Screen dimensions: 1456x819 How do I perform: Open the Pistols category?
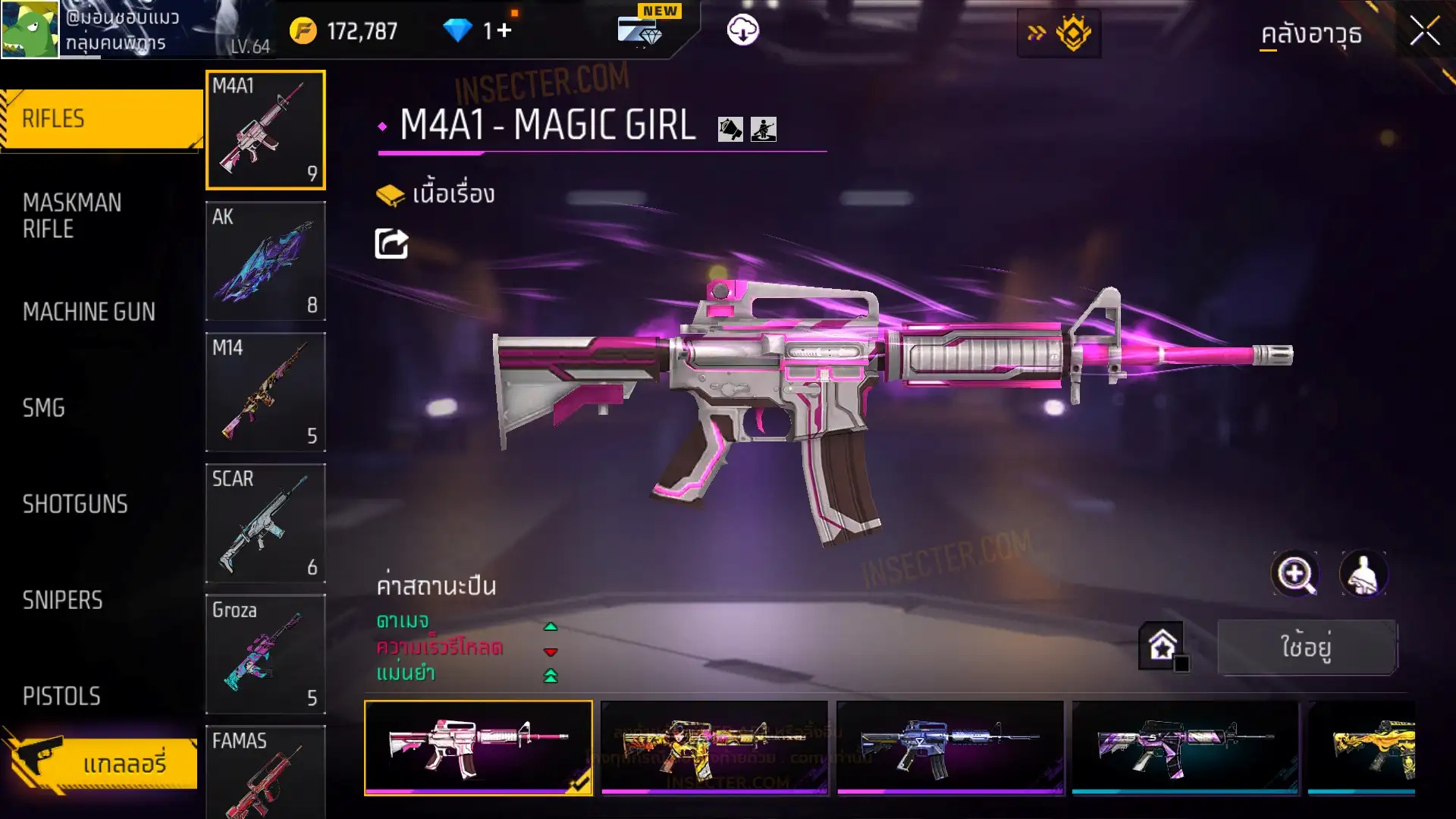pyautogui.click(x=61, y=696)
